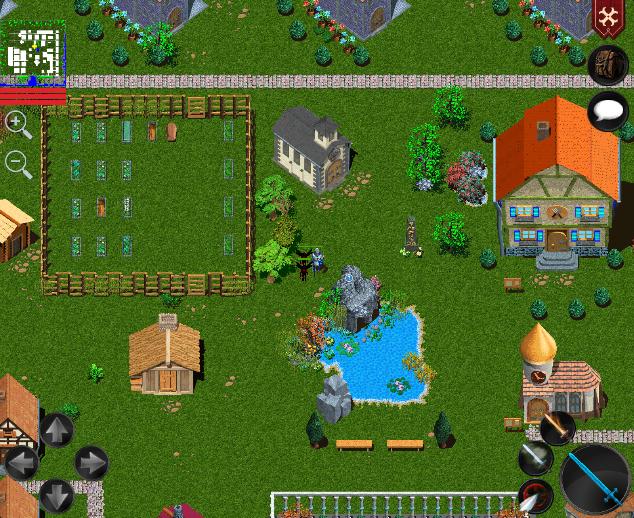Activate the orange flaming sword skill
634x518 pixels.
point(557,428)
